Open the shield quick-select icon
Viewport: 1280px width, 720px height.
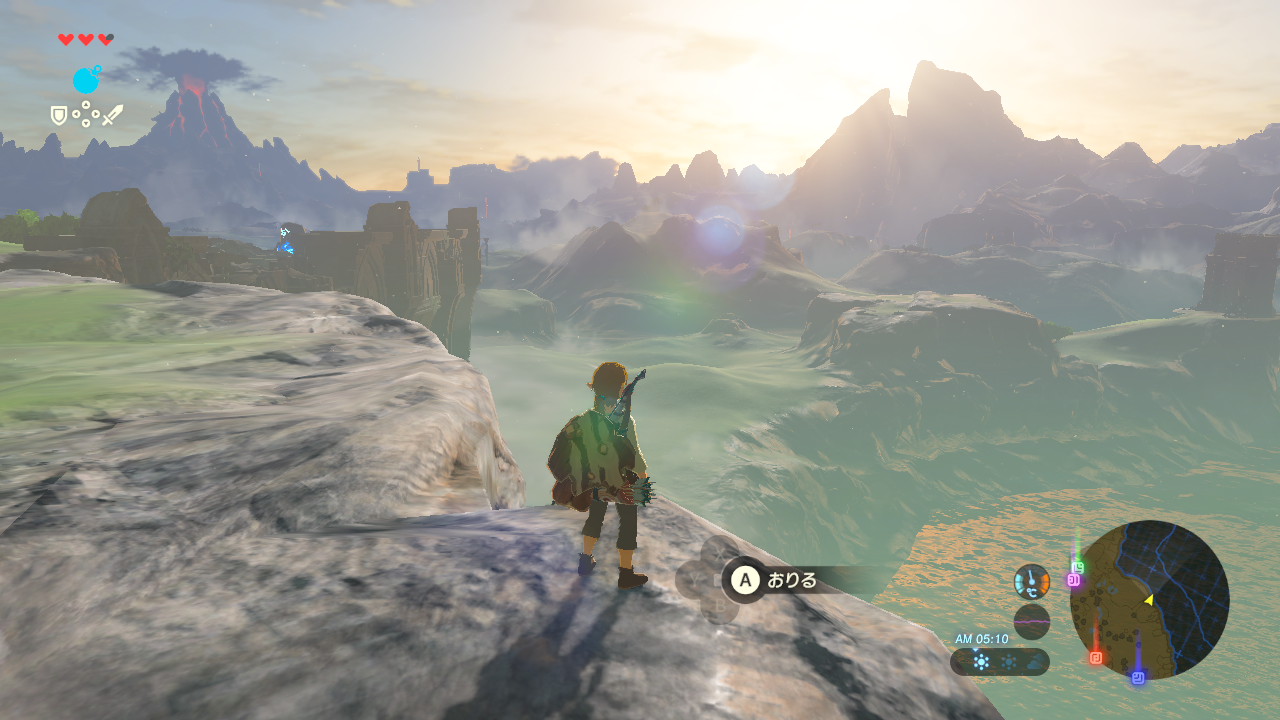[59, 116]
